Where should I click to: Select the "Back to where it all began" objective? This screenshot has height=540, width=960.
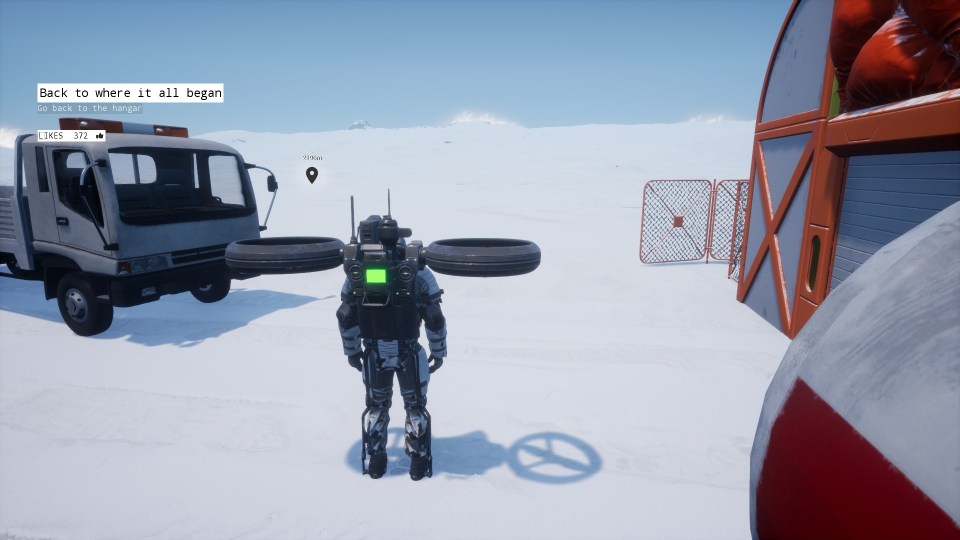coord(130,93)
